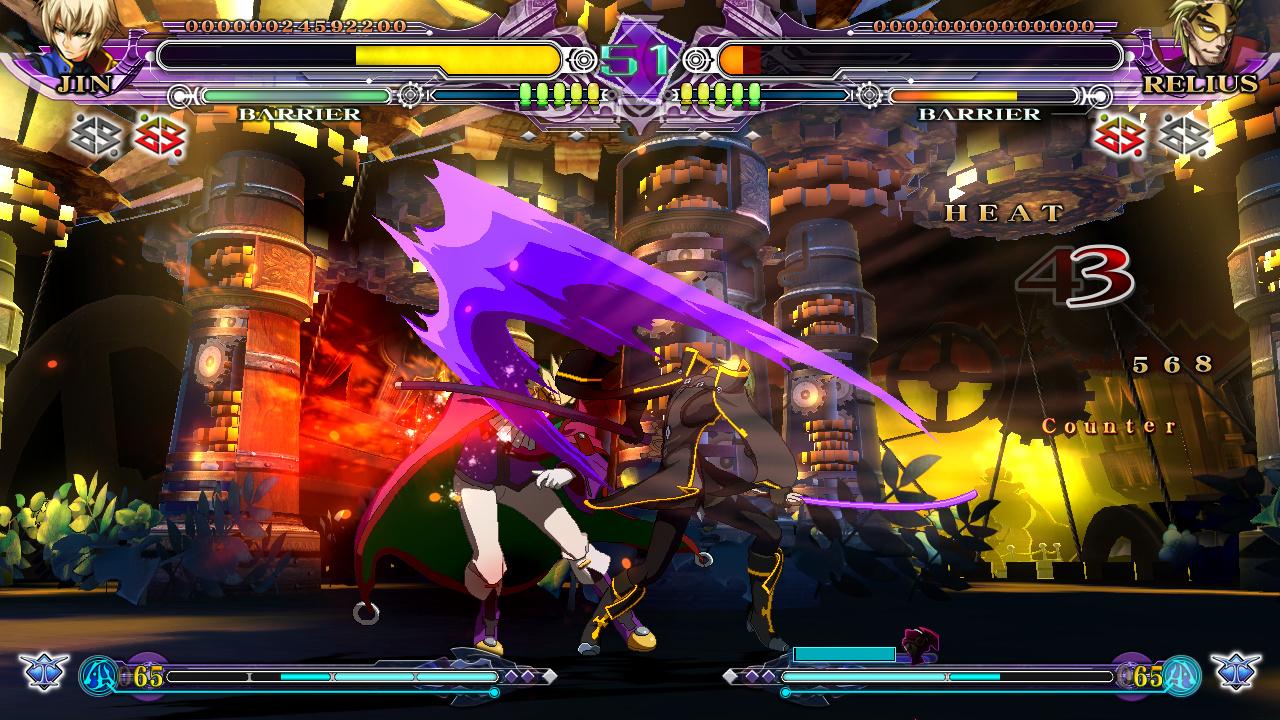Select the blue crest emblem in bottom-right corner

click(x=1235, y=674)
